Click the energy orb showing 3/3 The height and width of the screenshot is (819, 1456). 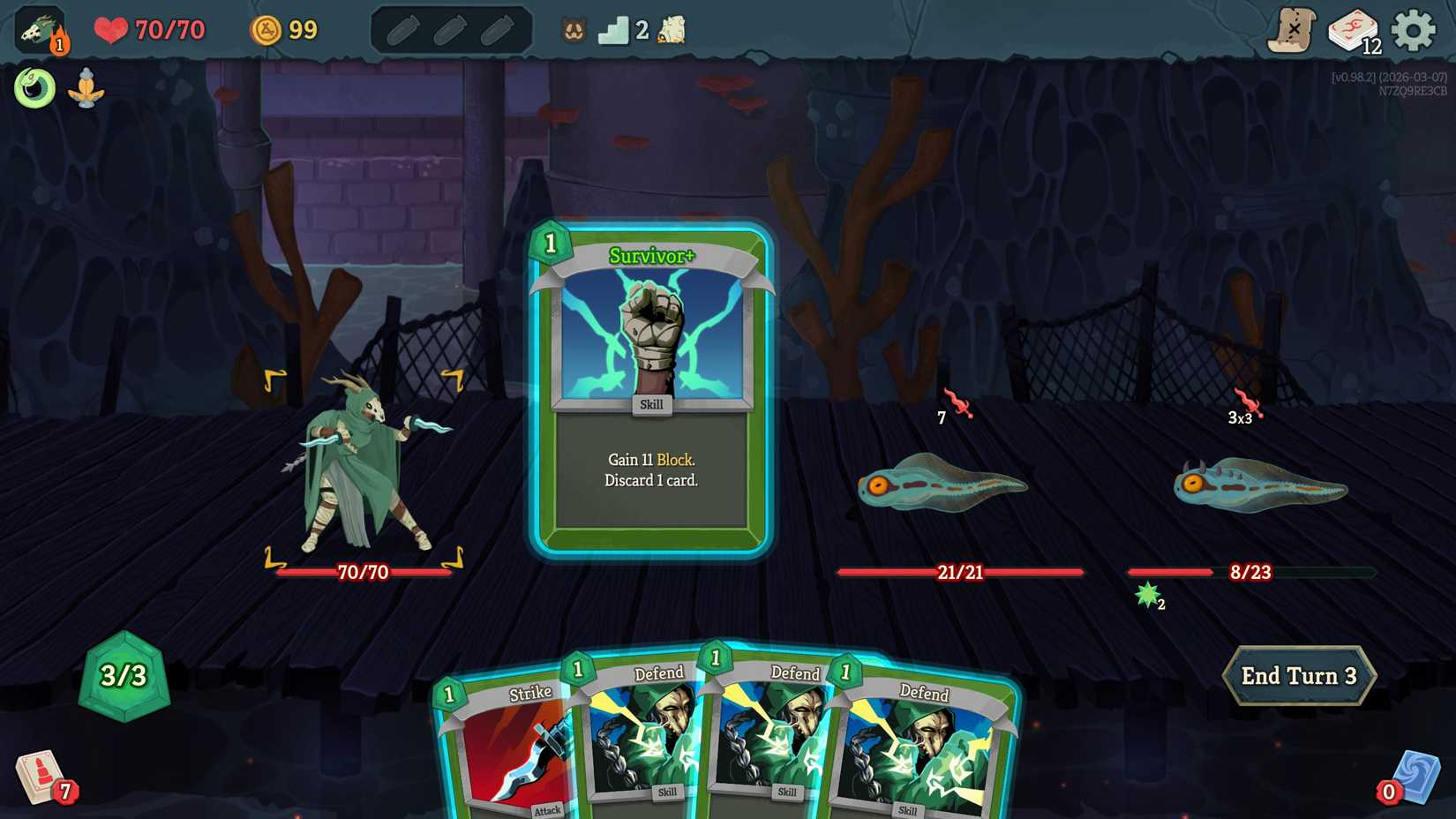point(122,680)
